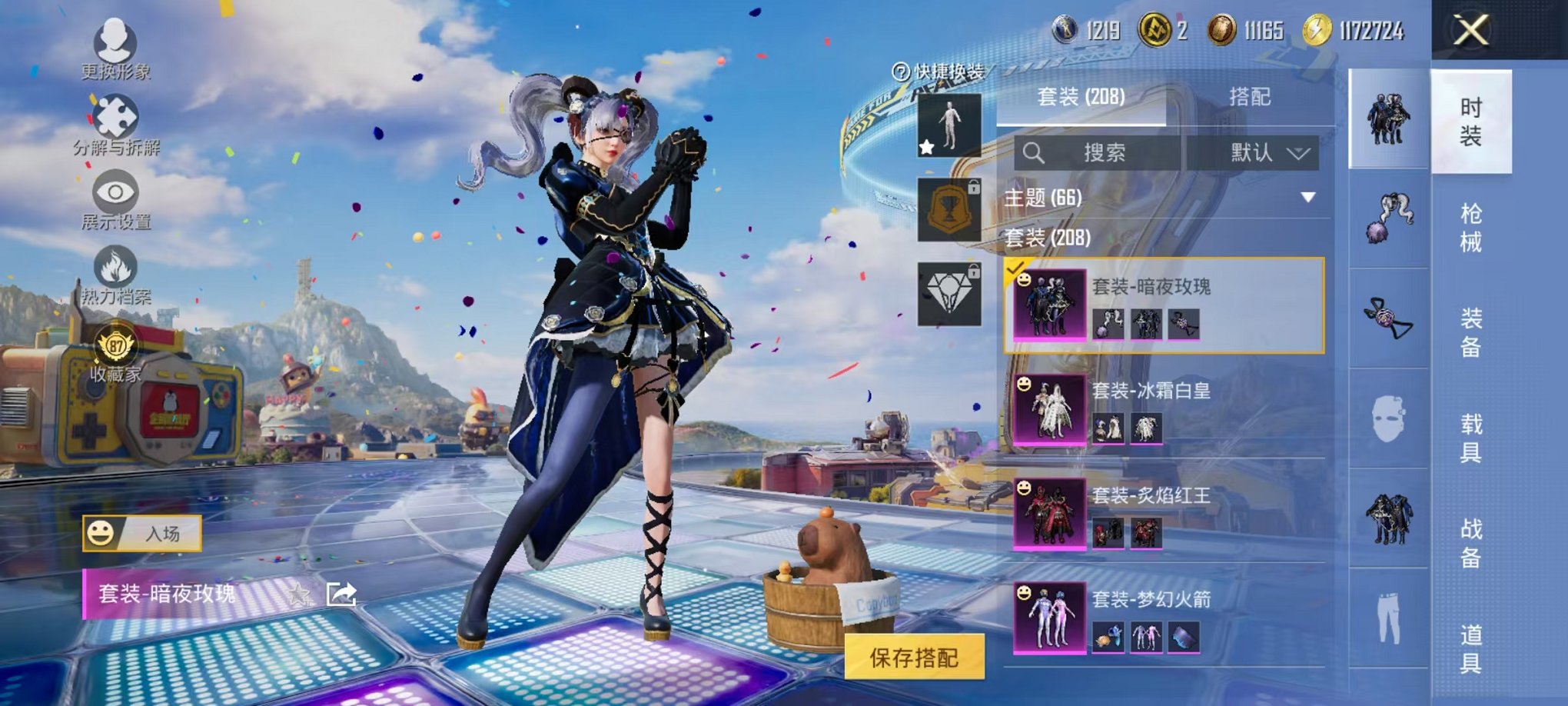Expand the 主题 (66) theme section

tap(1161, 198)
